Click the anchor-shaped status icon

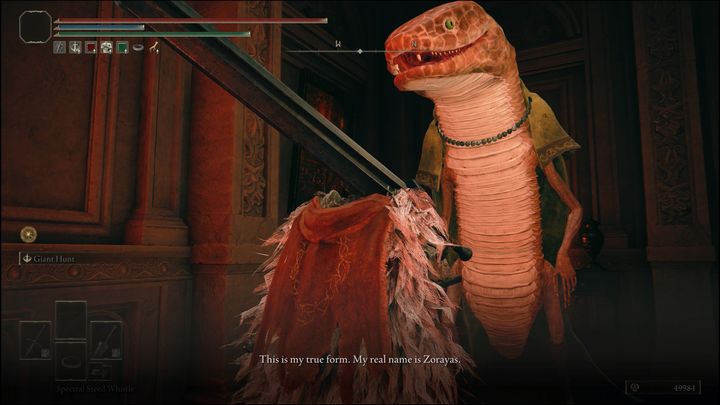75,47
